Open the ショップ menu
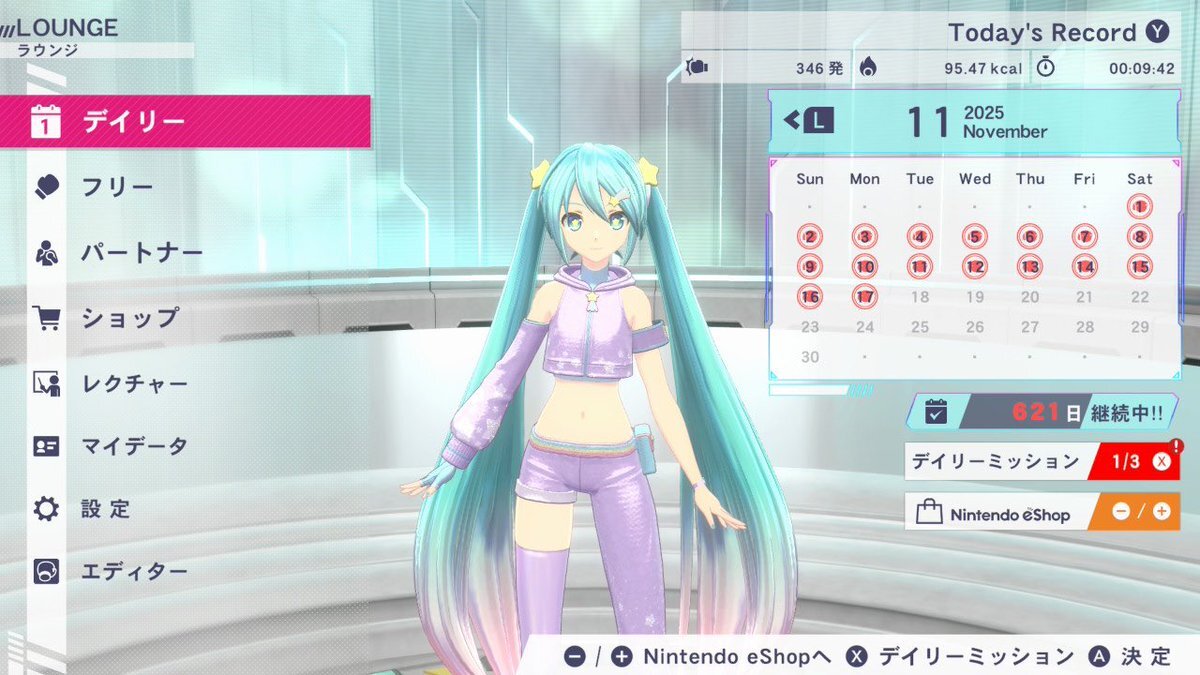Image resolution: width=1200 pixels, height=675 pixels. [x=130, y=318]
